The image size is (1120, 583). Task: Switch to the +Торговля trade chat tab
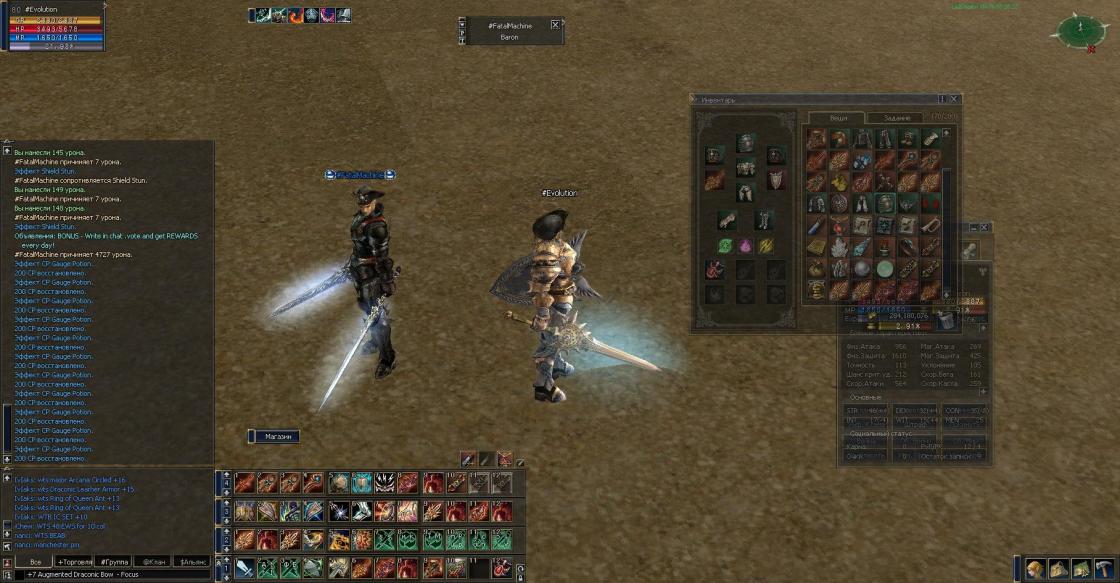point(75,562)
